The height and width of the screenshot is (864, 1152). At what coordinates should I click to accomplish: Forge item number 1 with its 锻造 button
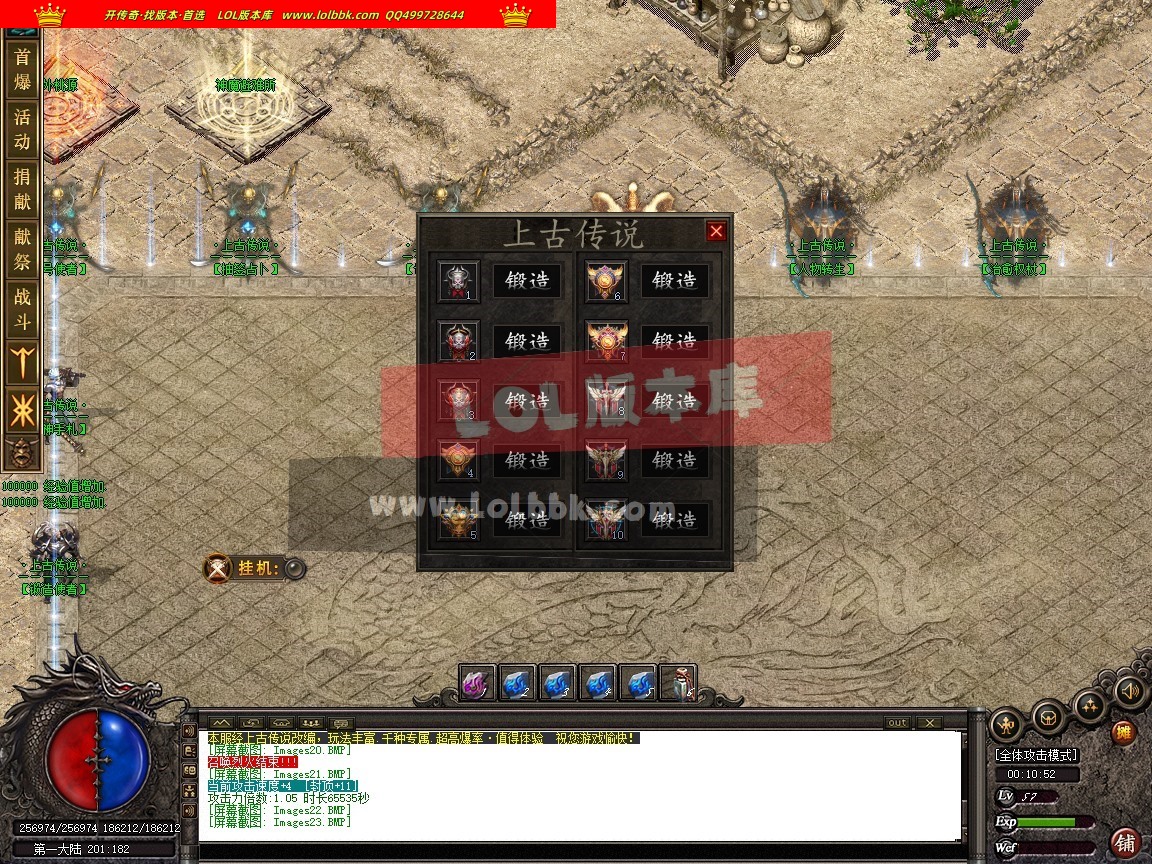(x=528, y=281)
